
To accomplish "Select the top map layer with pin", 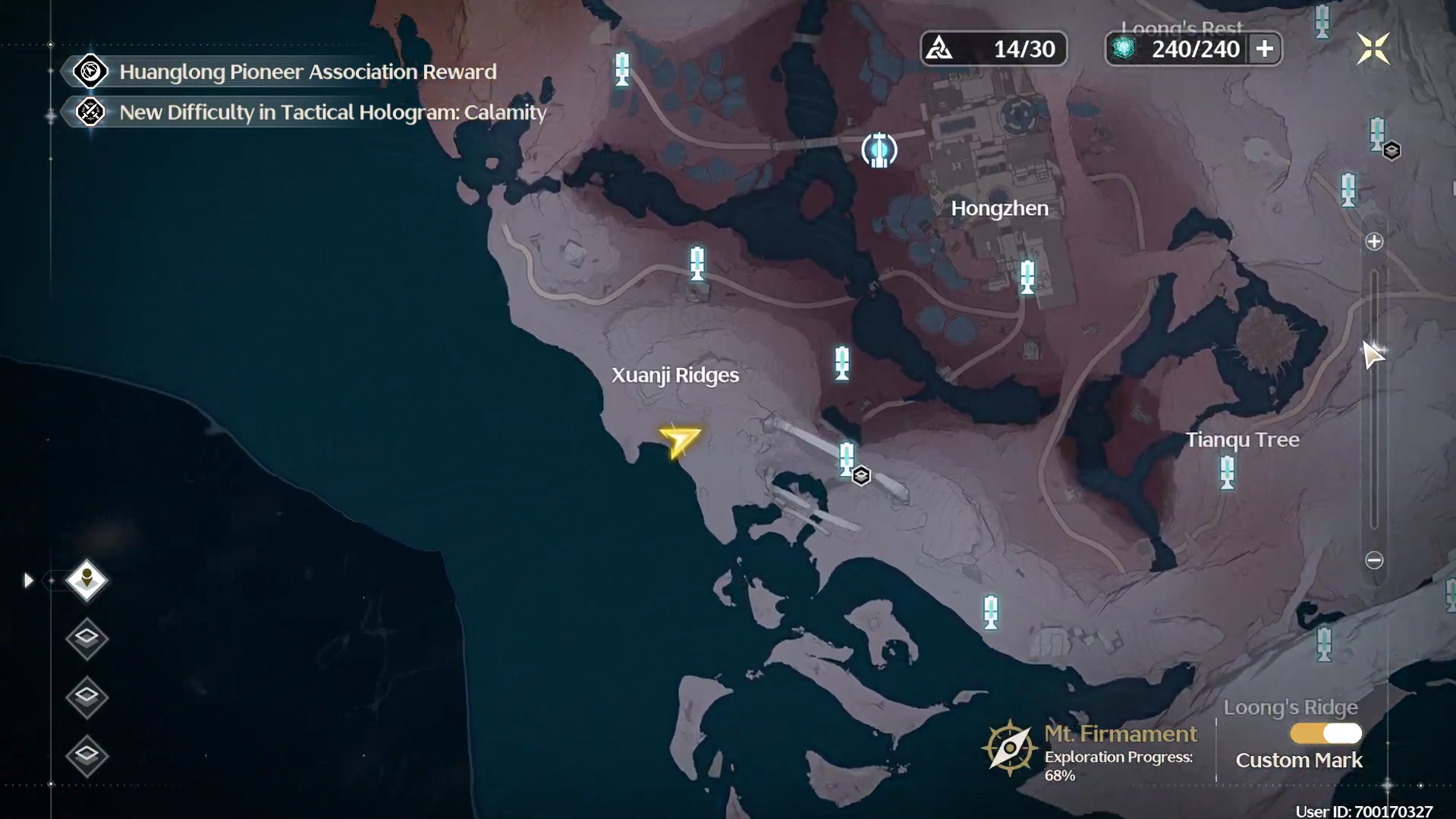I will click(86, 581).
